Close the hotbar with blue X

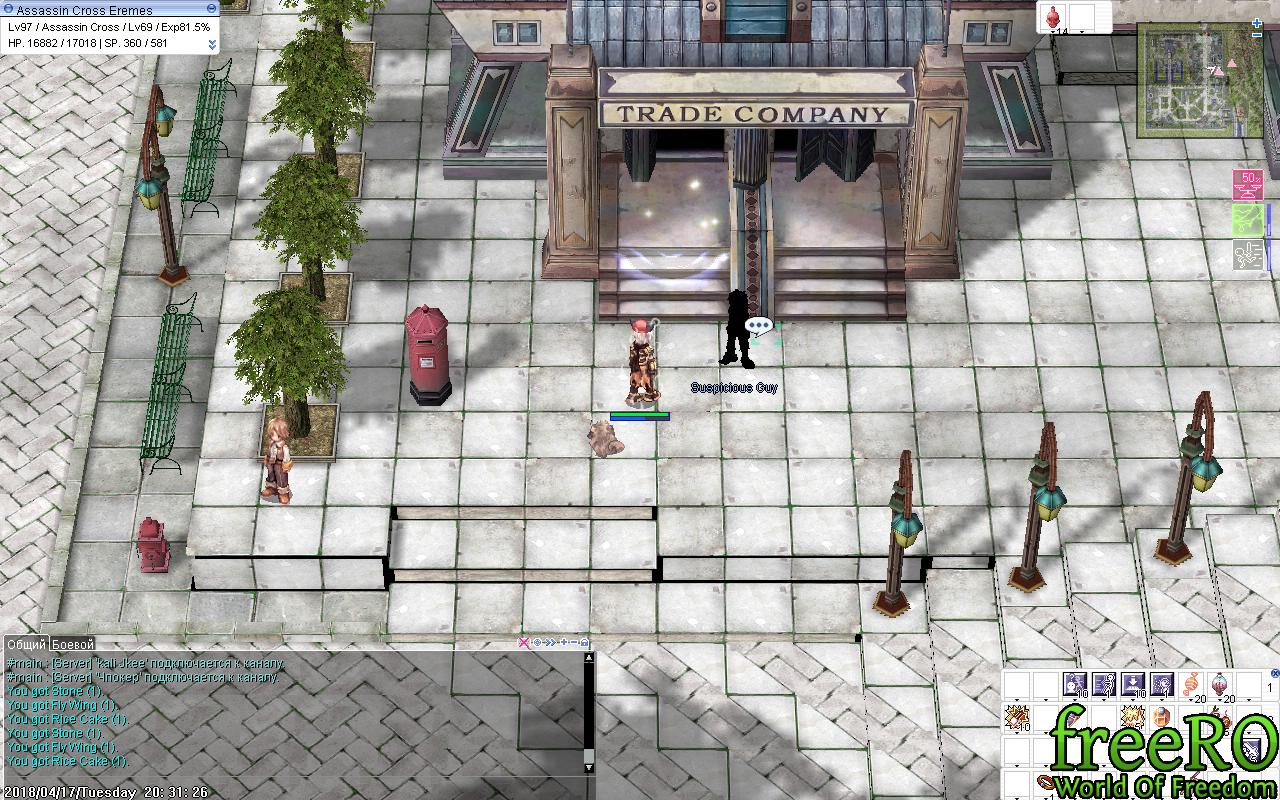point(1275,673)
